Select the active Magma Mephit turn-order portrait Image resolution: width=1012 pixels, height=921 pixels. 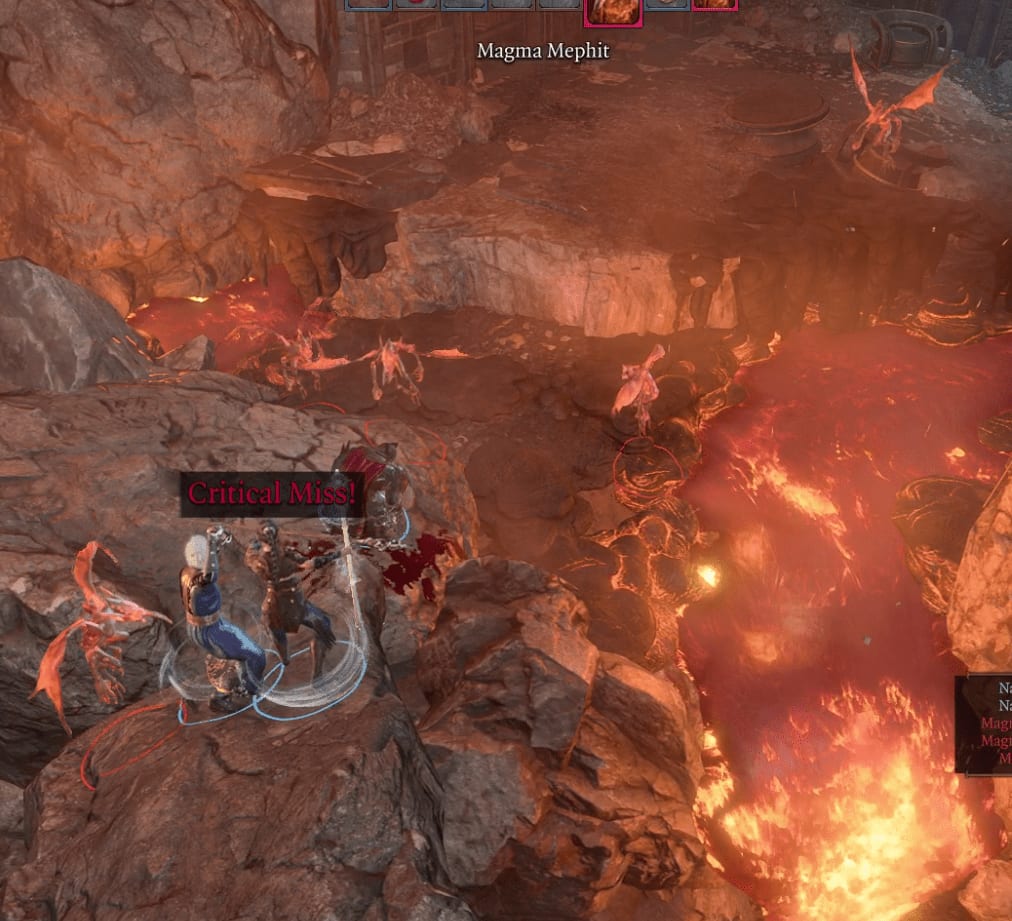pos(611,11)
